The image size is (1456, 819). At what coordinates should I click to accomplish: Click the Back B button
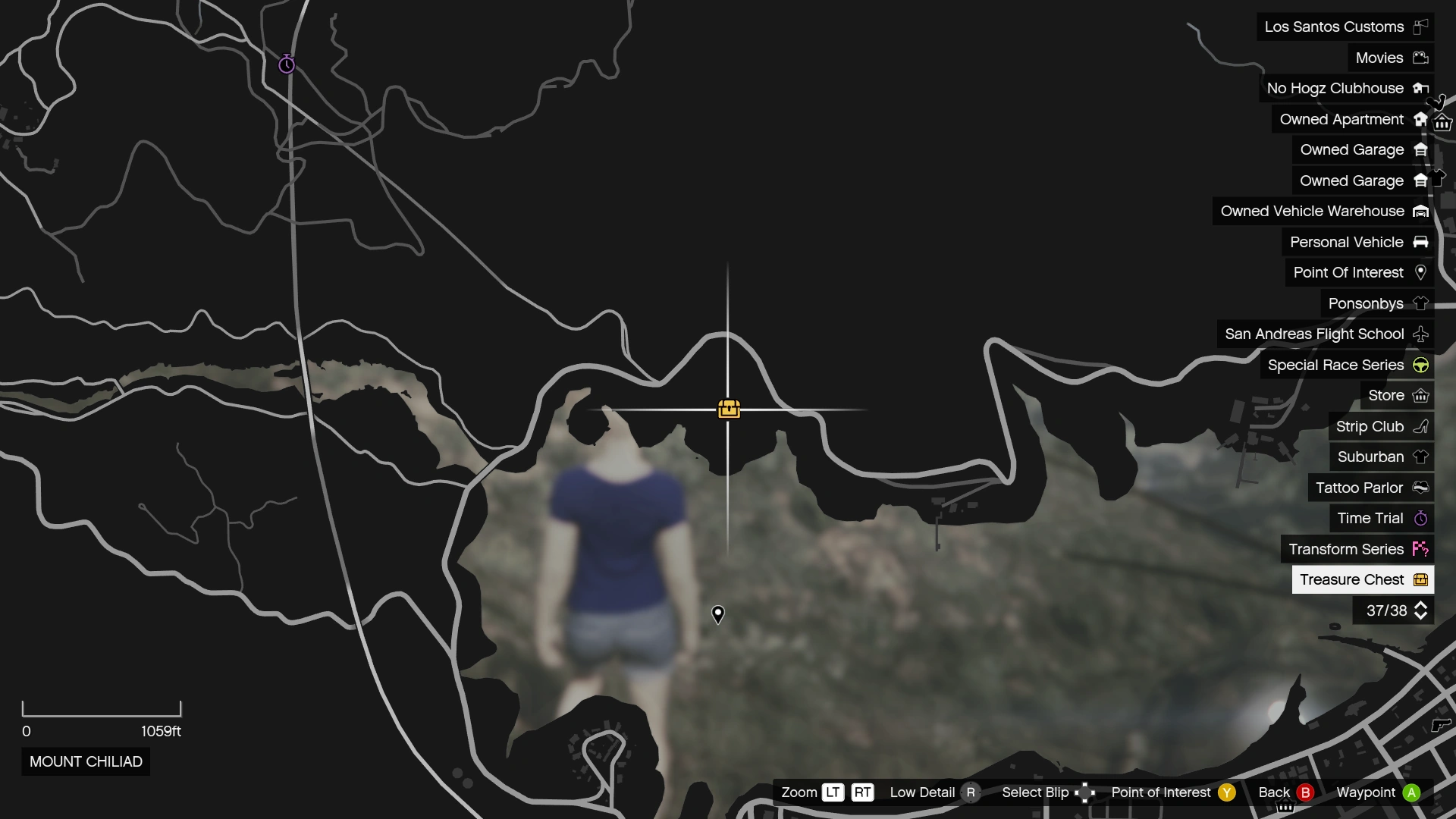click(x=1306, y=792)
